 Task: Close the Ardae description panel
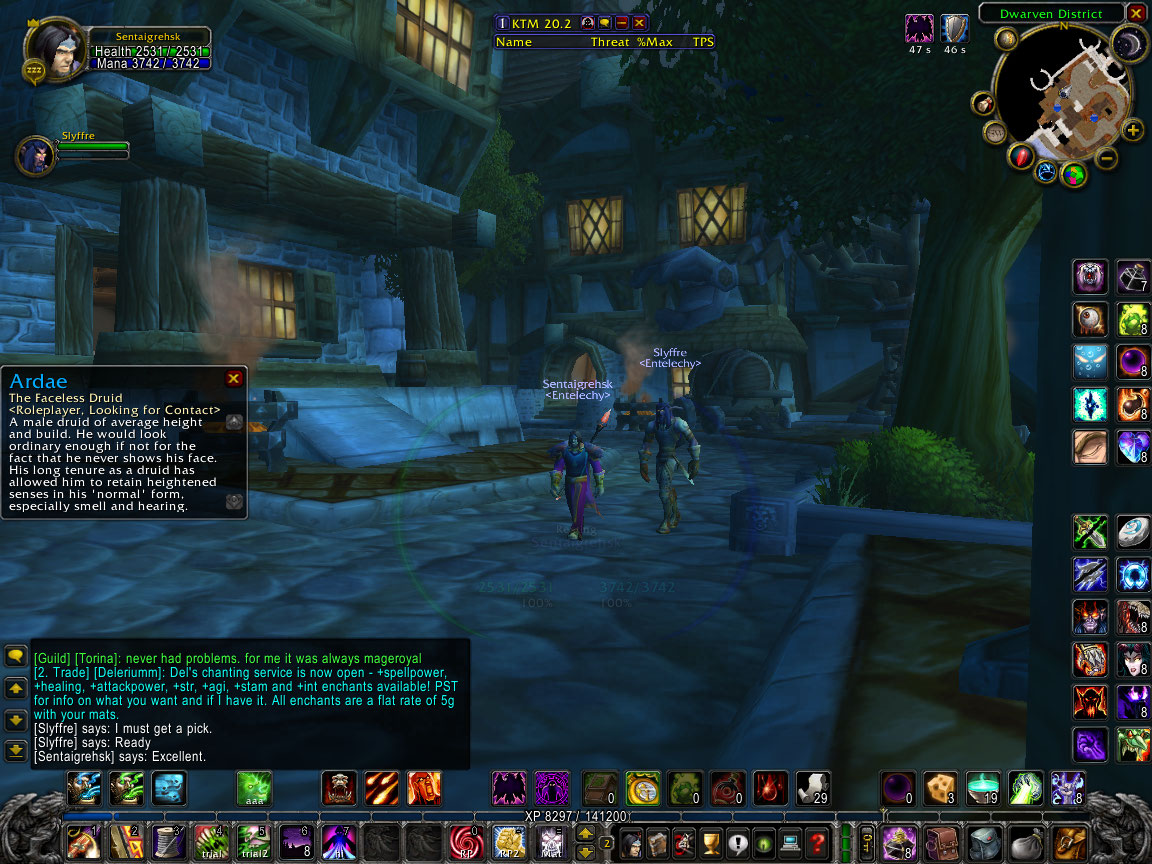click(233, 379)
